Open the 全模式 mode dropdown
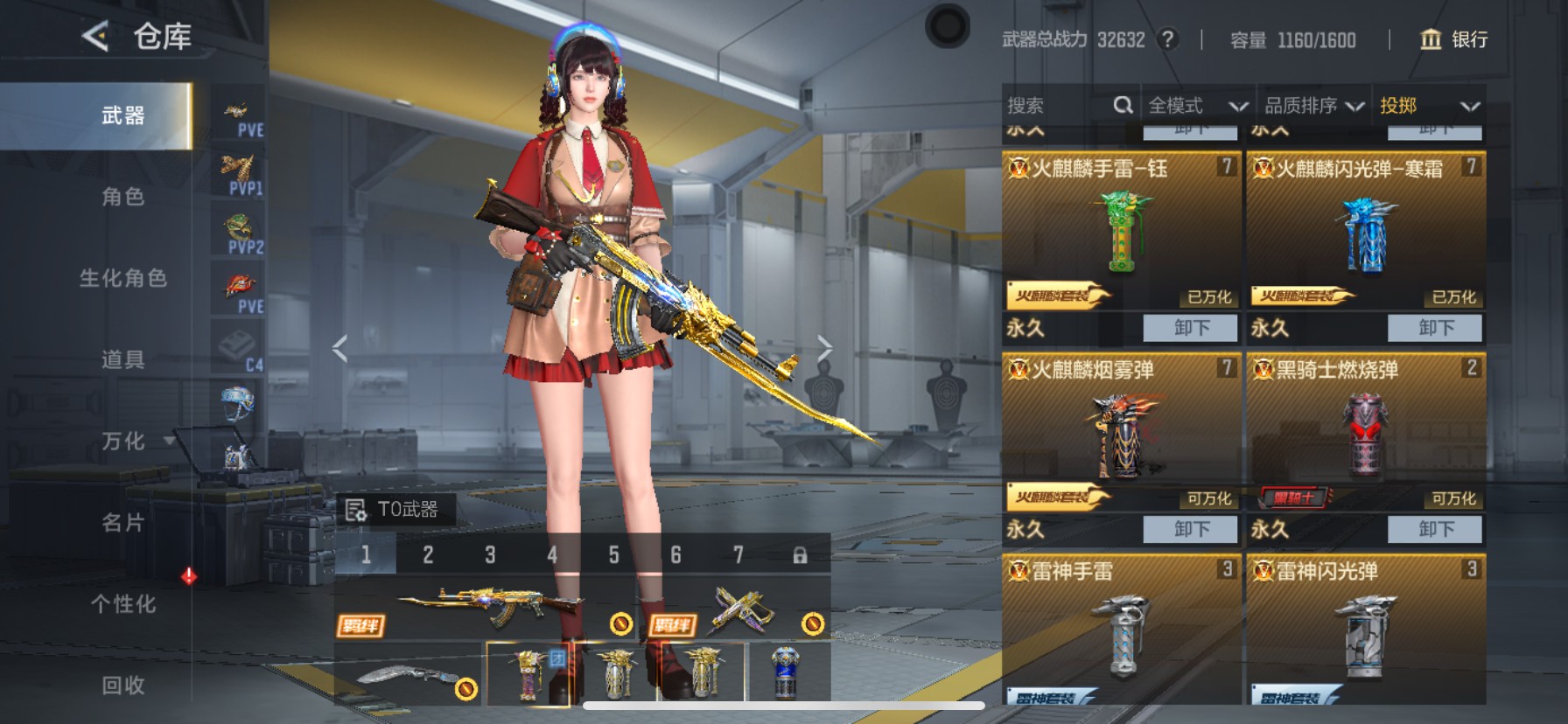Screen dimensions: 1568x724 pos(1196,105)
